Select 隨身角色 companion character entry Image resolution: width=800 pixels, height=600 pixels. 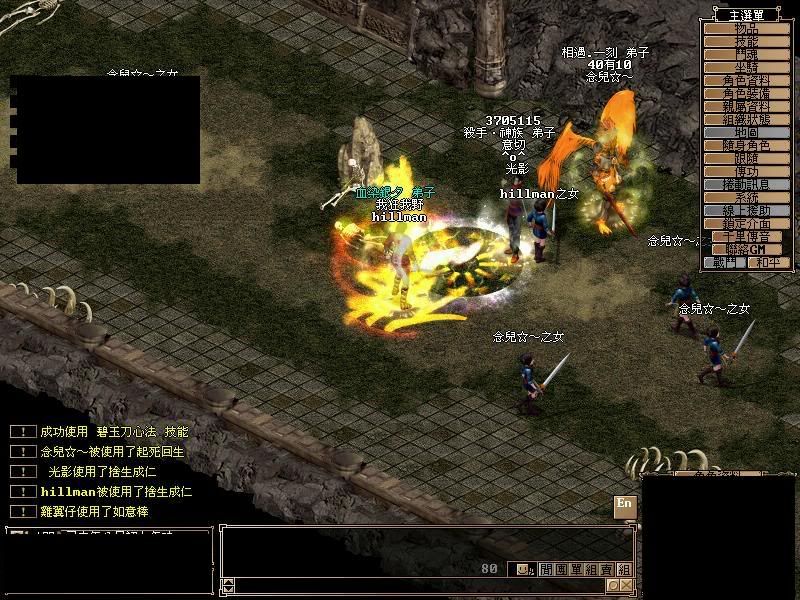click(x=746, y=145)
